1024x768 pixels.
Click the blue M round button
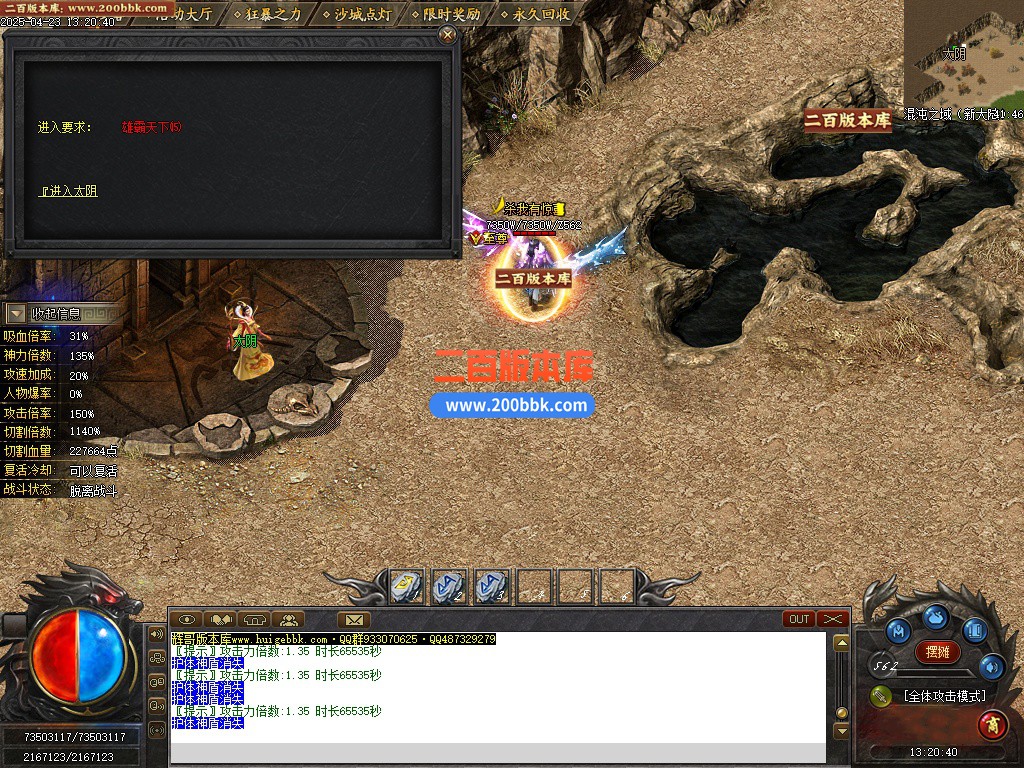[898, 631]
